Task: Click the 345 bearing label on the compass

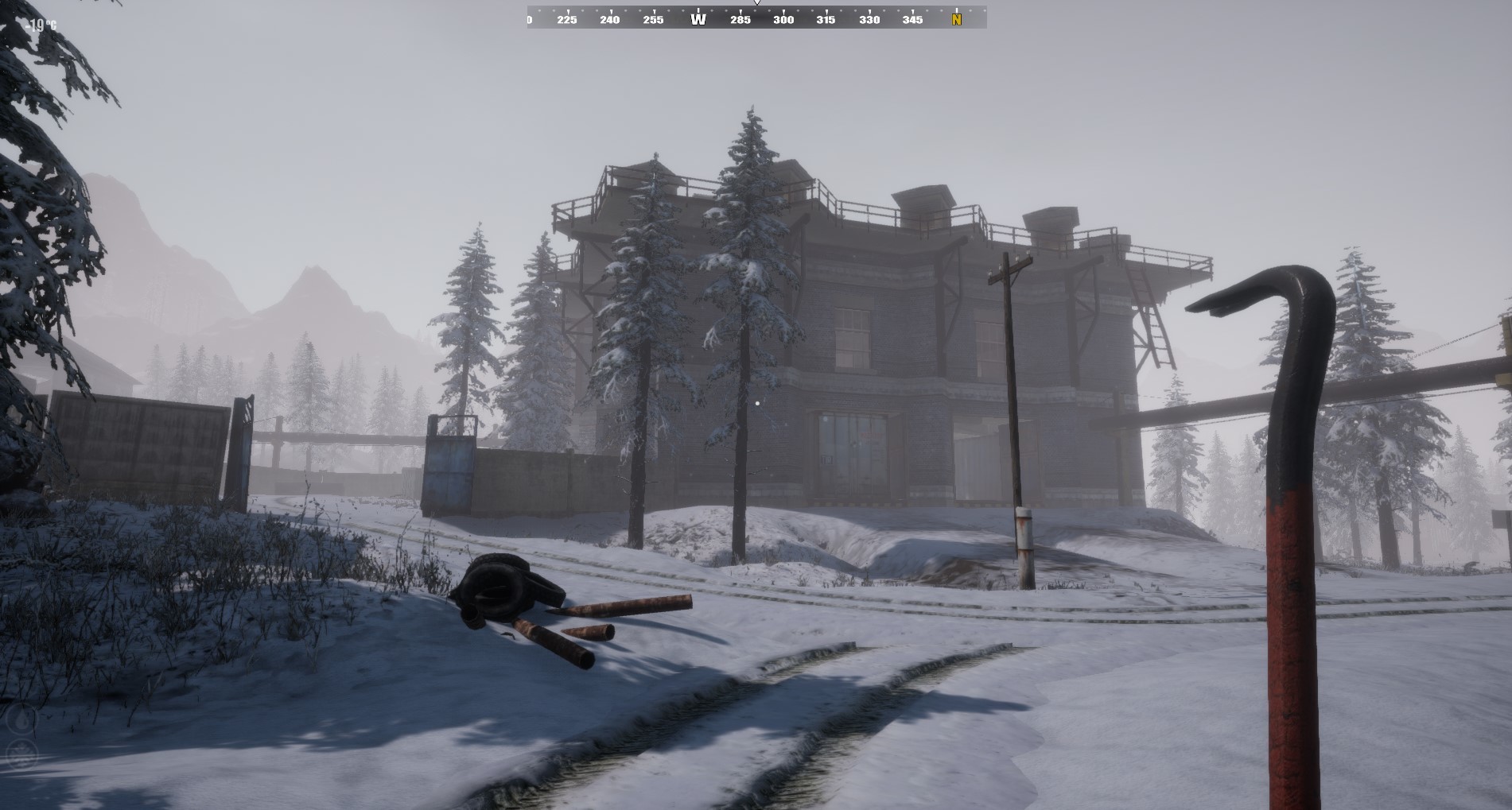Action: [x=911, y=19]
